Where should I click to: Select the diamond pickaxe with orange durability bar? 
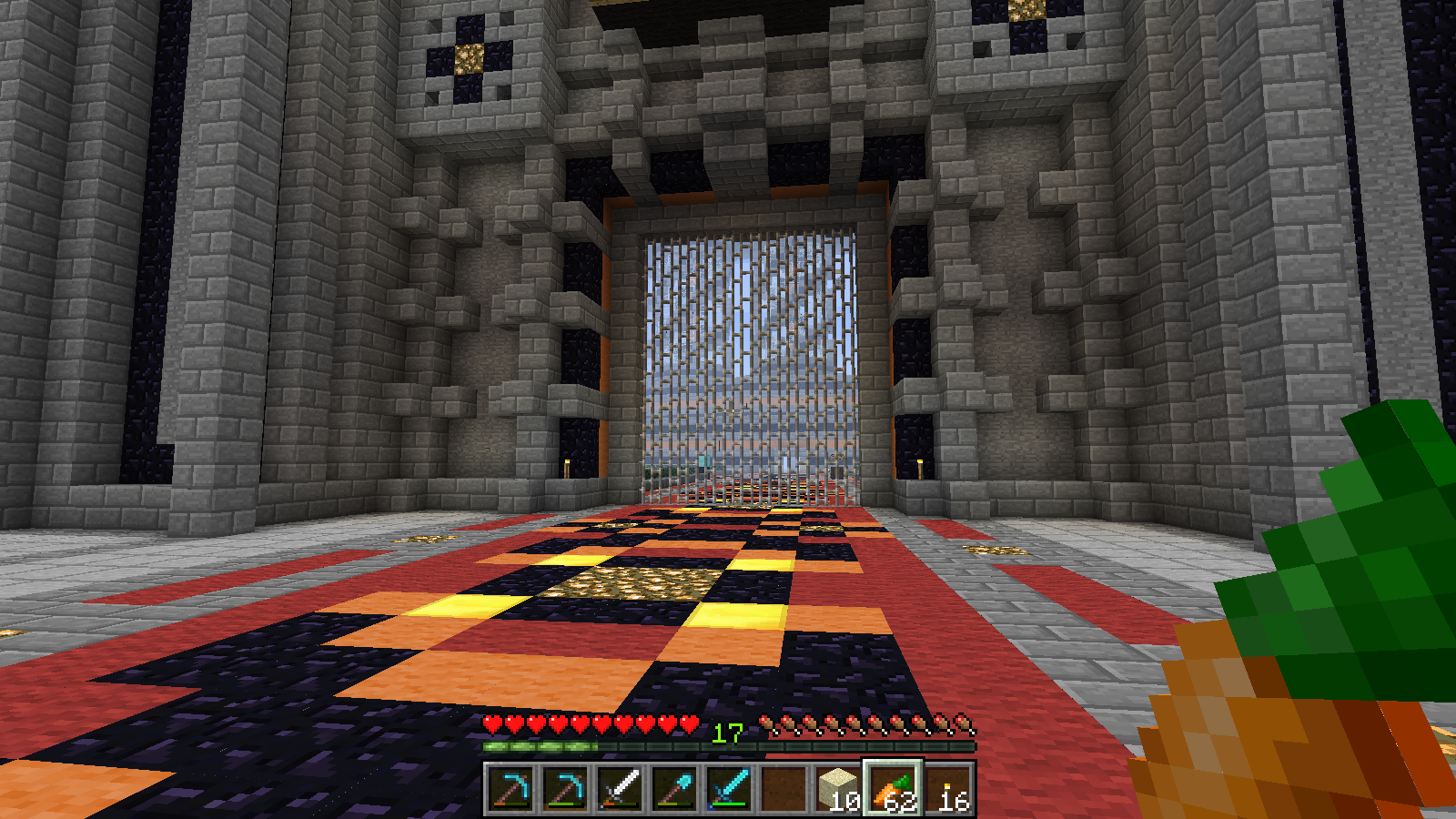click(511, 788)
